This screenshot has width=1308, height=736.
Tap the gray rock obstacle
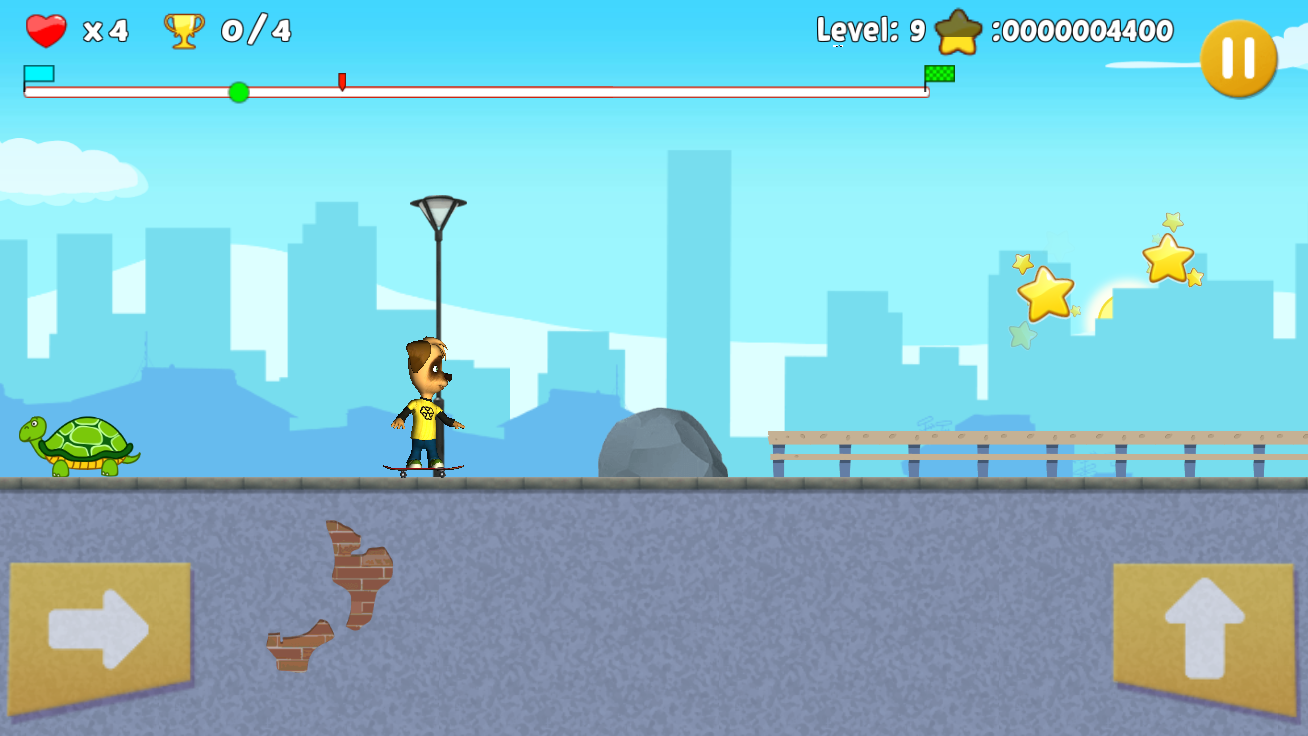[662, 445]
